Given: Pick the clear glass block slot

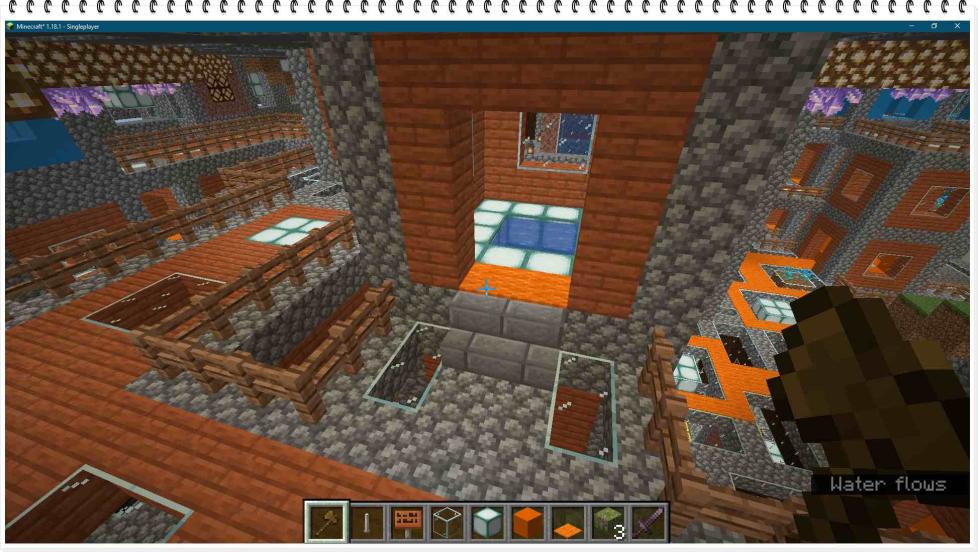Looking at the screenshot, I should tap(447, 522).
